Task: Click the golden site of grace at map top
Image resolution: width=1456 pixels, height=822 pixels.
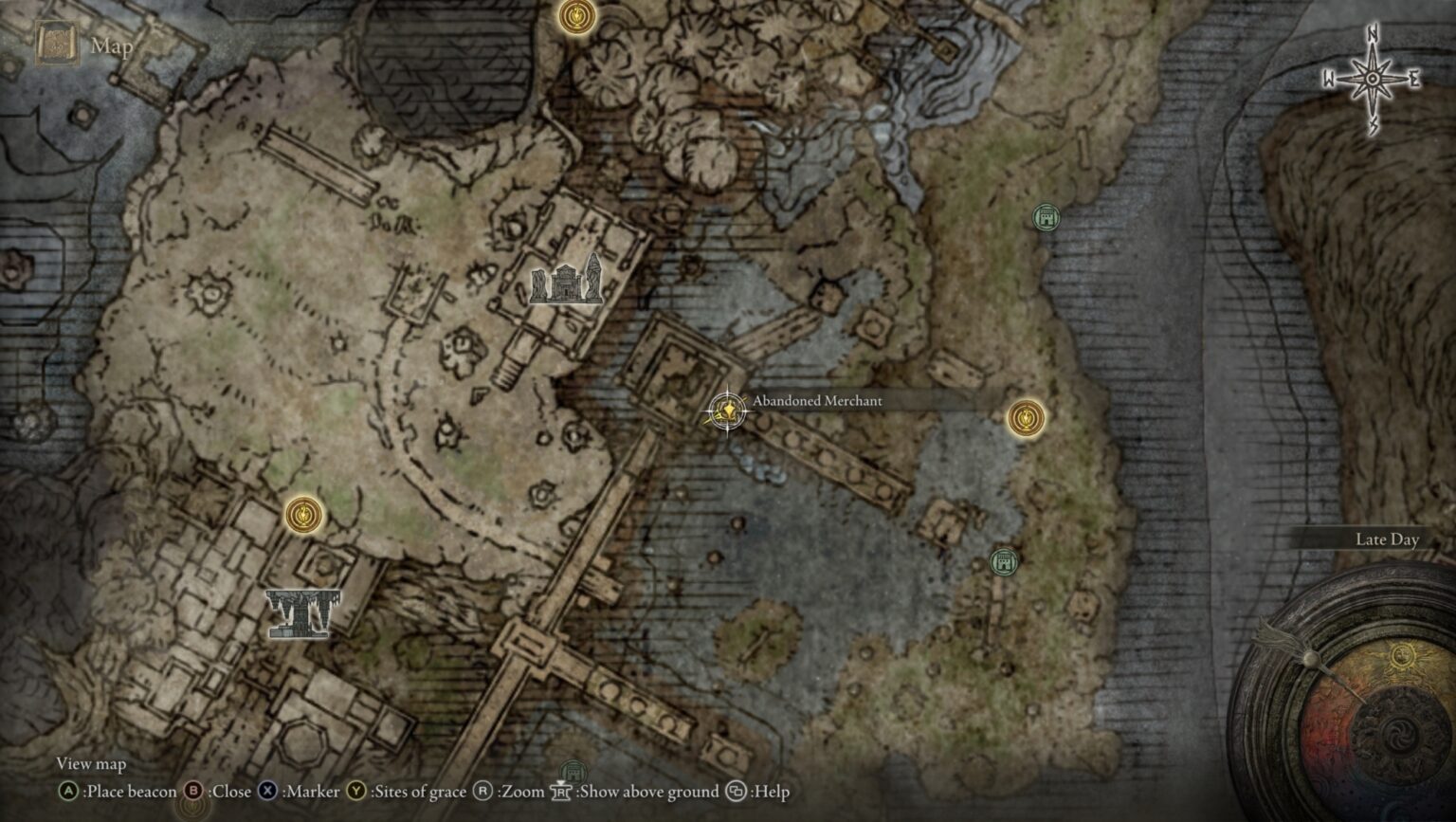Action: coord(579,18)
